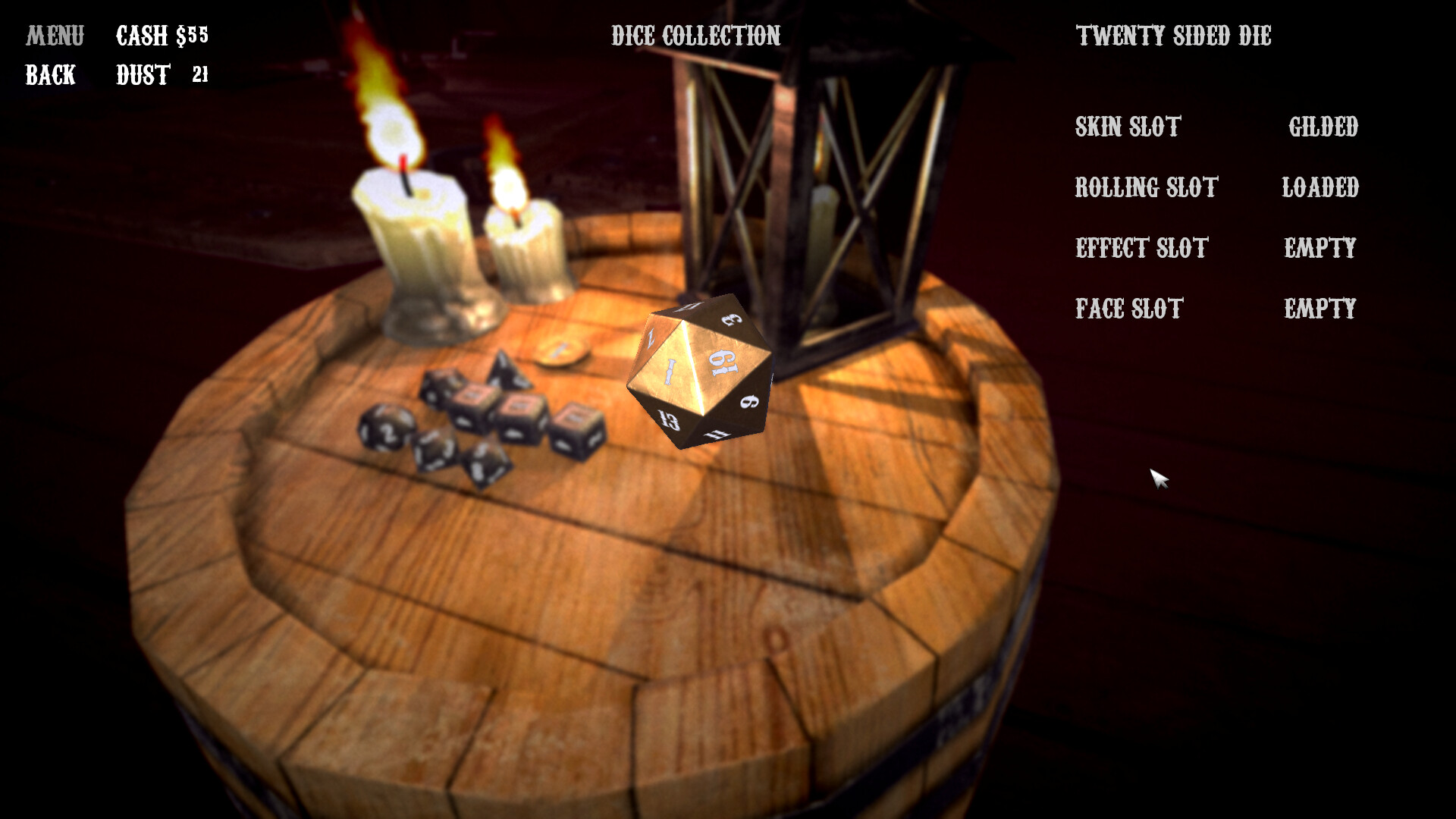The width and height of the screenshot is (1456, 819).
Task: Switch to the Dice Collection view
Action: pyautogui.click(x=696, y=34)
